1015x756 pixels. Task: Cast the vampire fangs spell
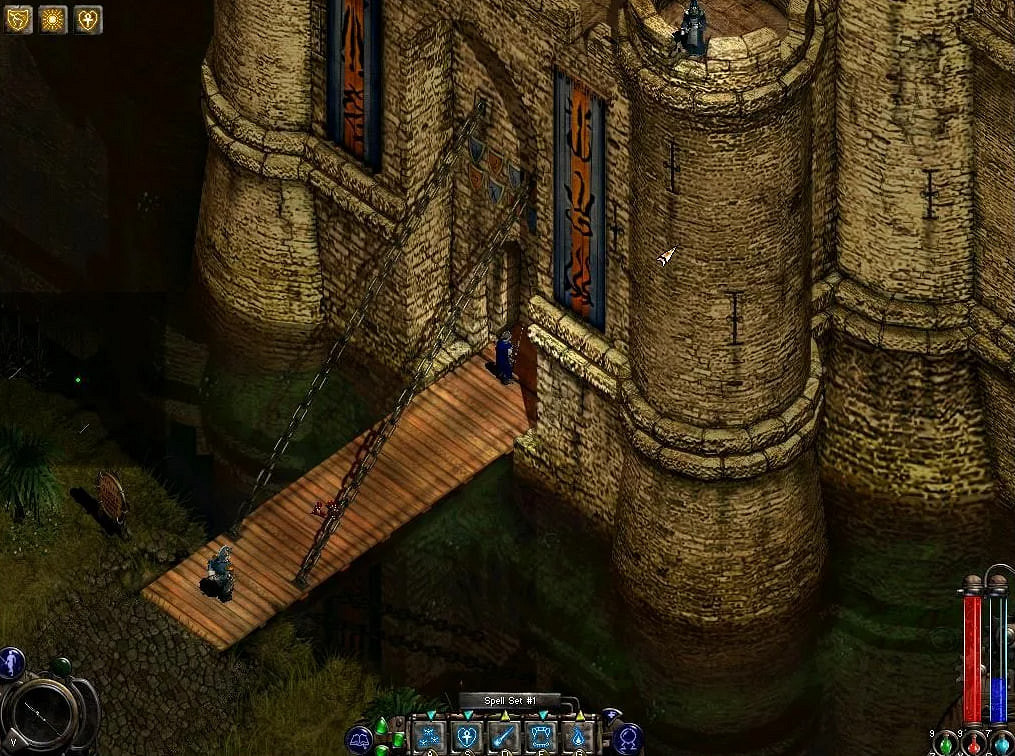(x=540, y=737)
